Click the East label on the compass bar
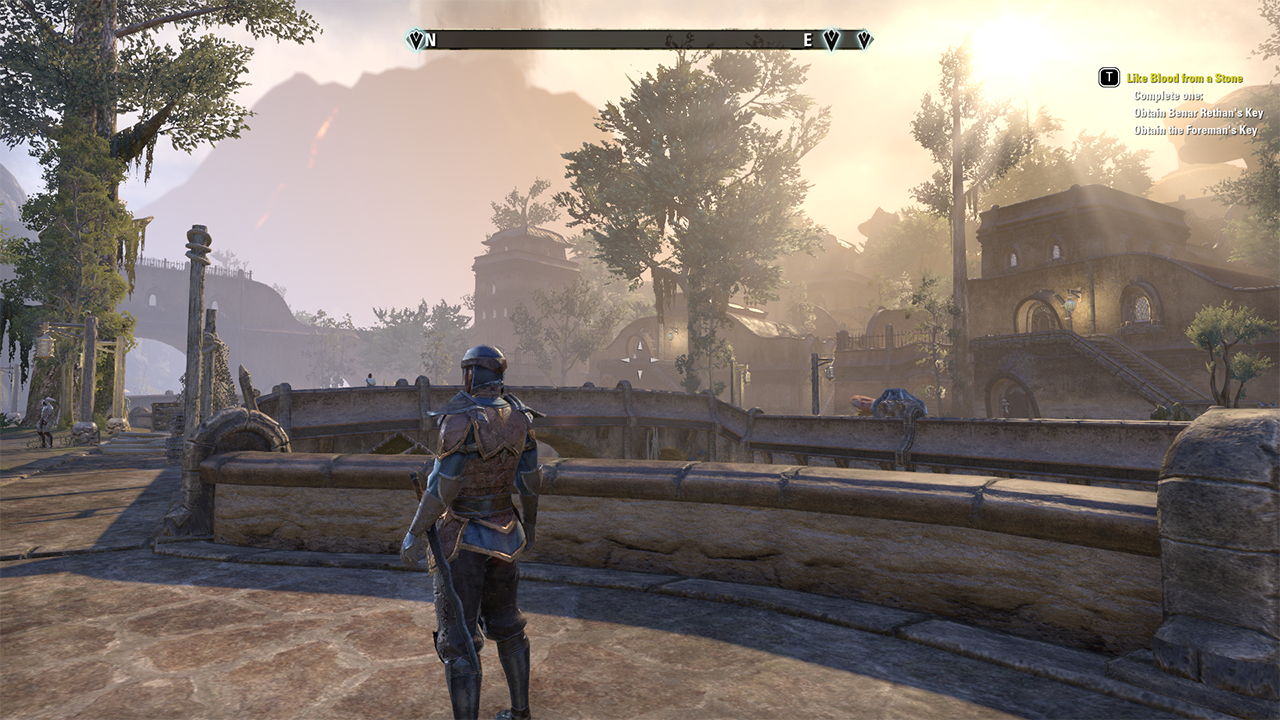Viewport: 1280px width, 720px height. coord(807,40)
